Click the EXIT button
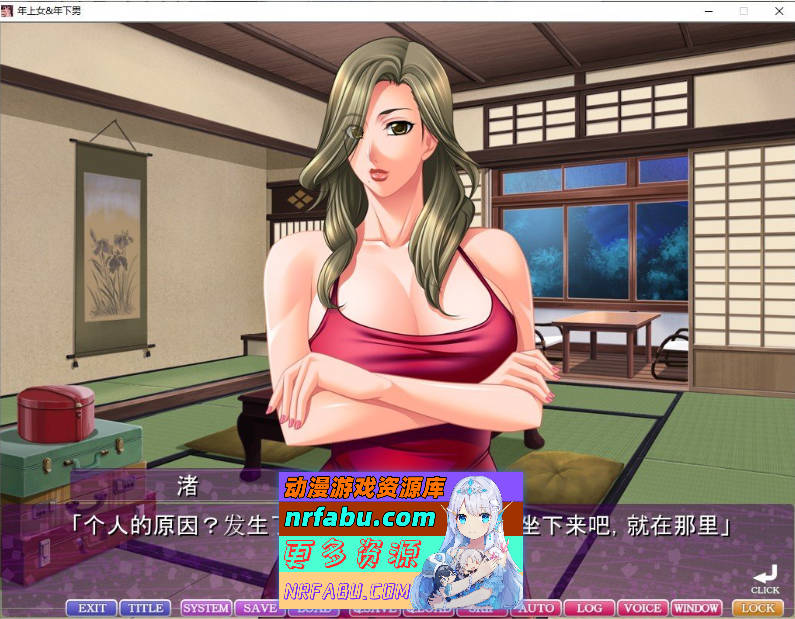The image size is (795, 619). coord(91,608)
